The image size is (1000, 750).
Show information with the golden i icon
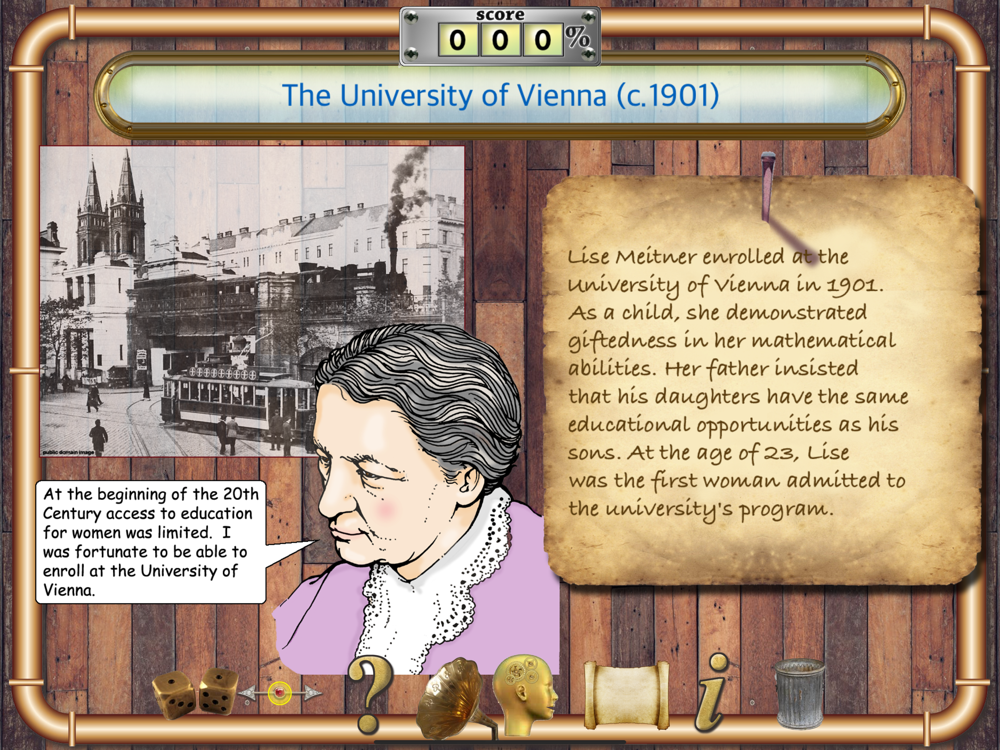(711, 691)
